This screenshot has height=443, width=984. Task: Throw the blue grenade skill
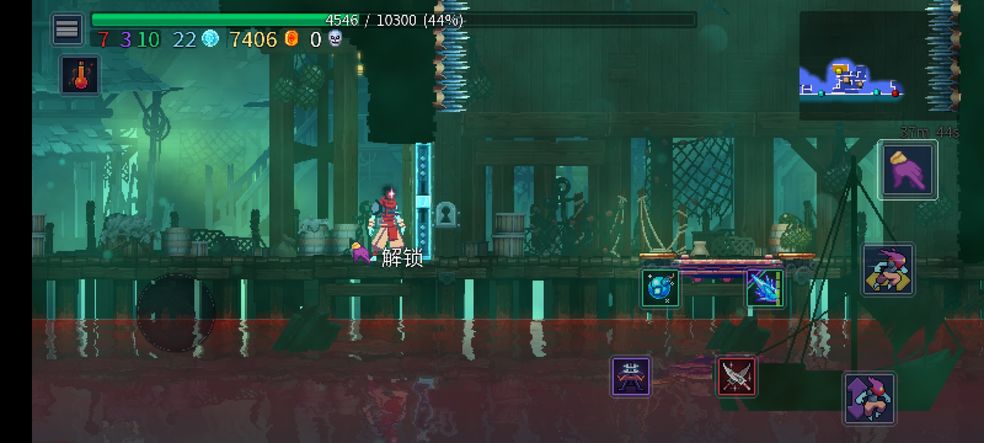(660, 288)
